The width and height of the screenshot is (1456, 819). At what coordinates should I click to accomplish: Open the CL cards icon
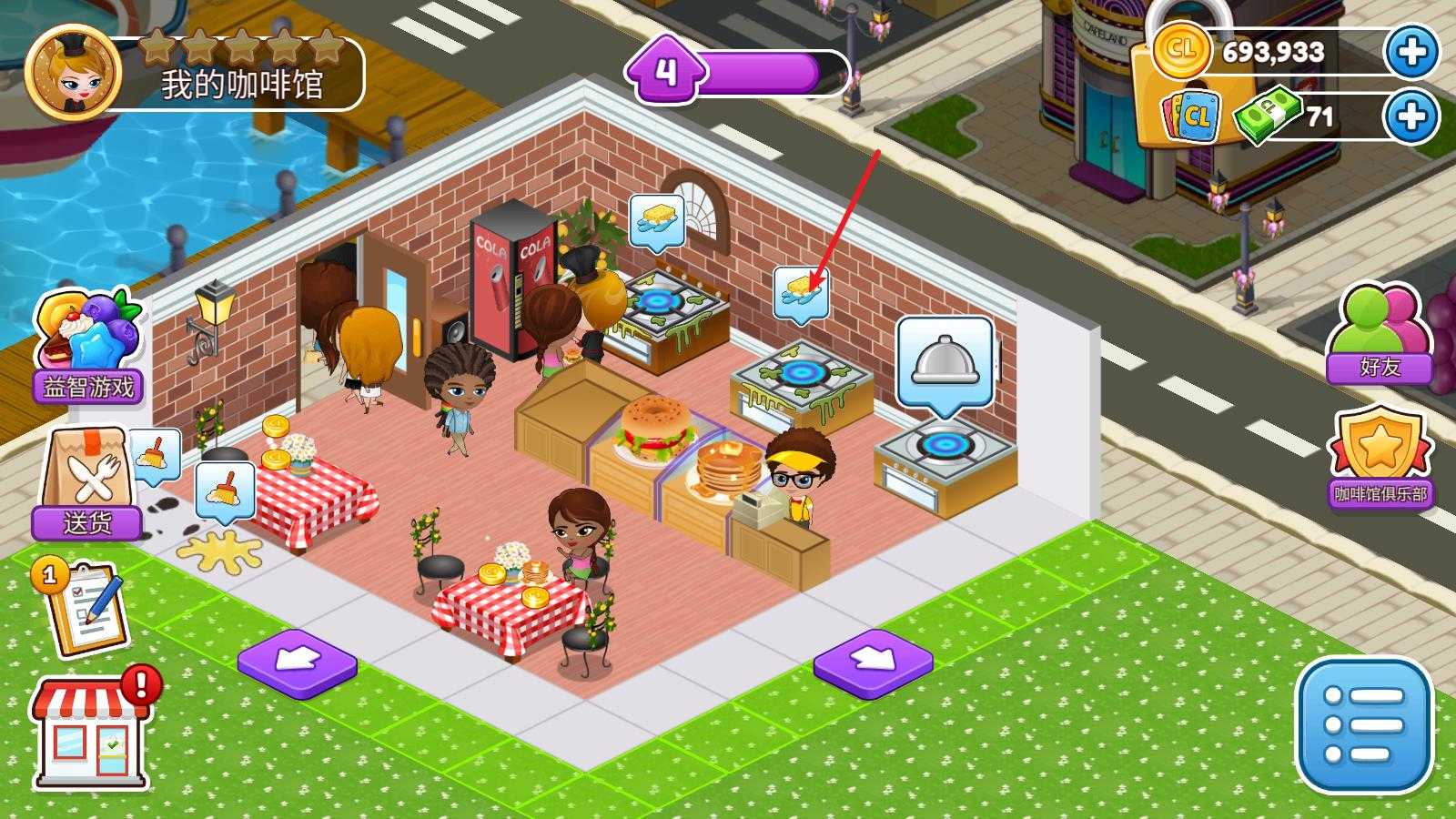pyautogui.click(x=1194, y=116)
